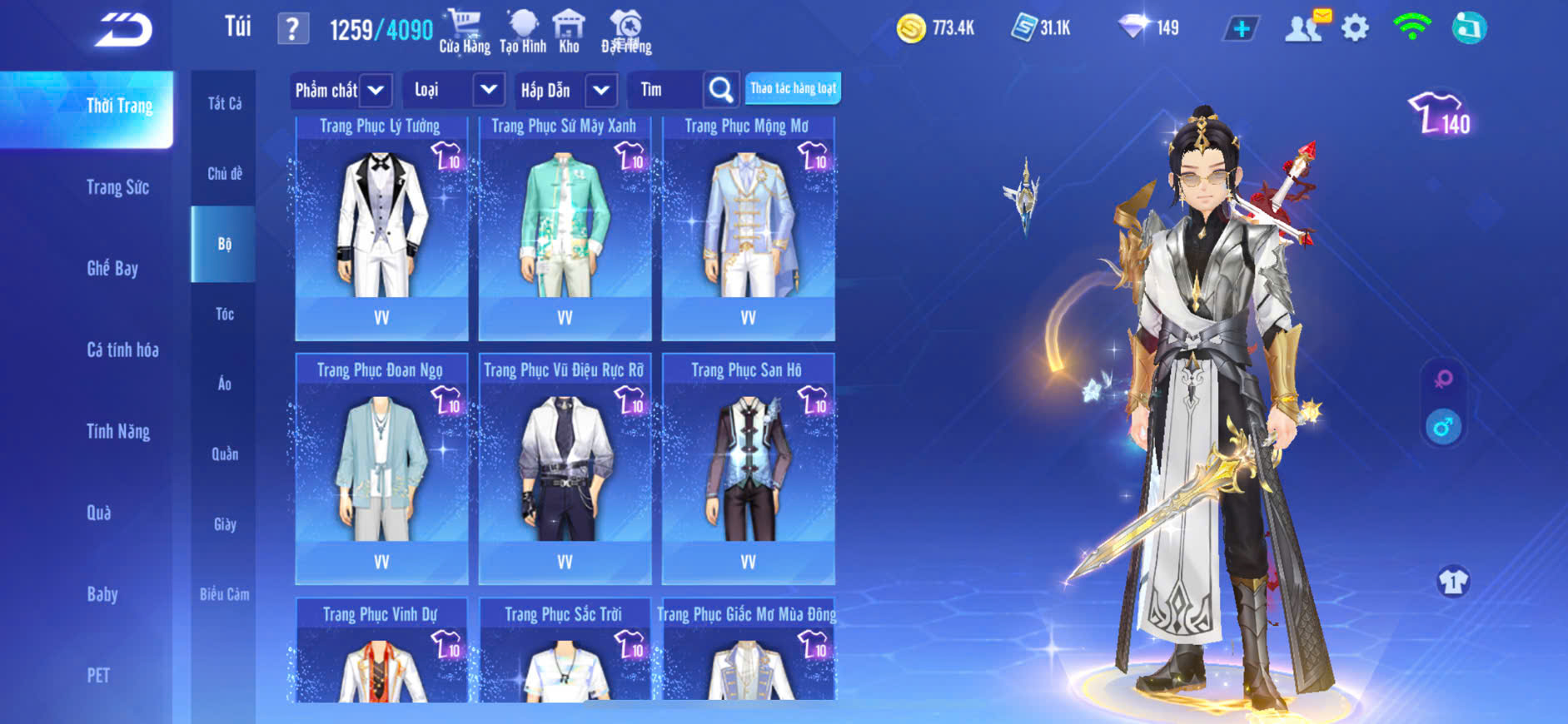Switch to the Trang Sức tab
The width and height of the screenshot is (1568, 724).
(117, 187)
